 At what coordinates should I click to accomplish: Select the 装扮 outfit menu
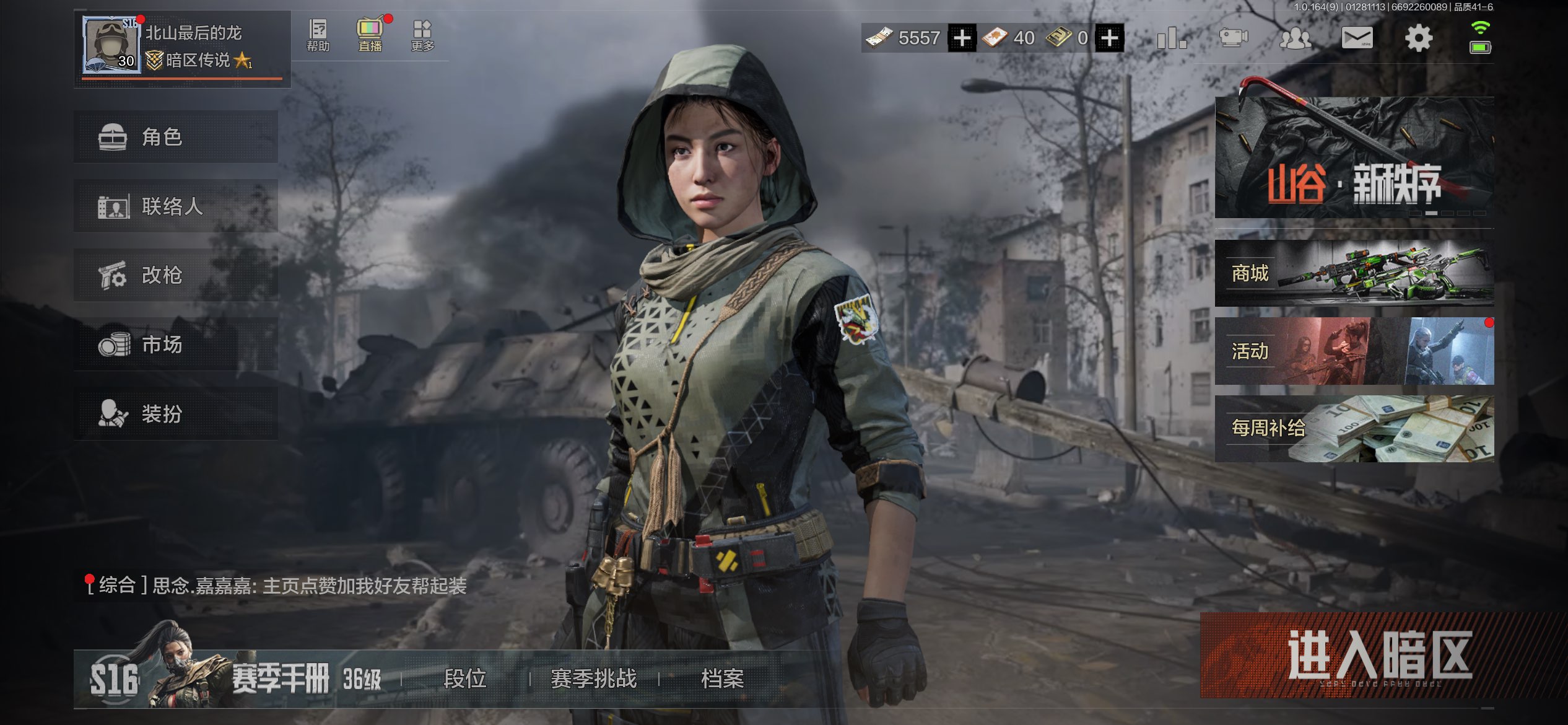click(x=175, y=413)
